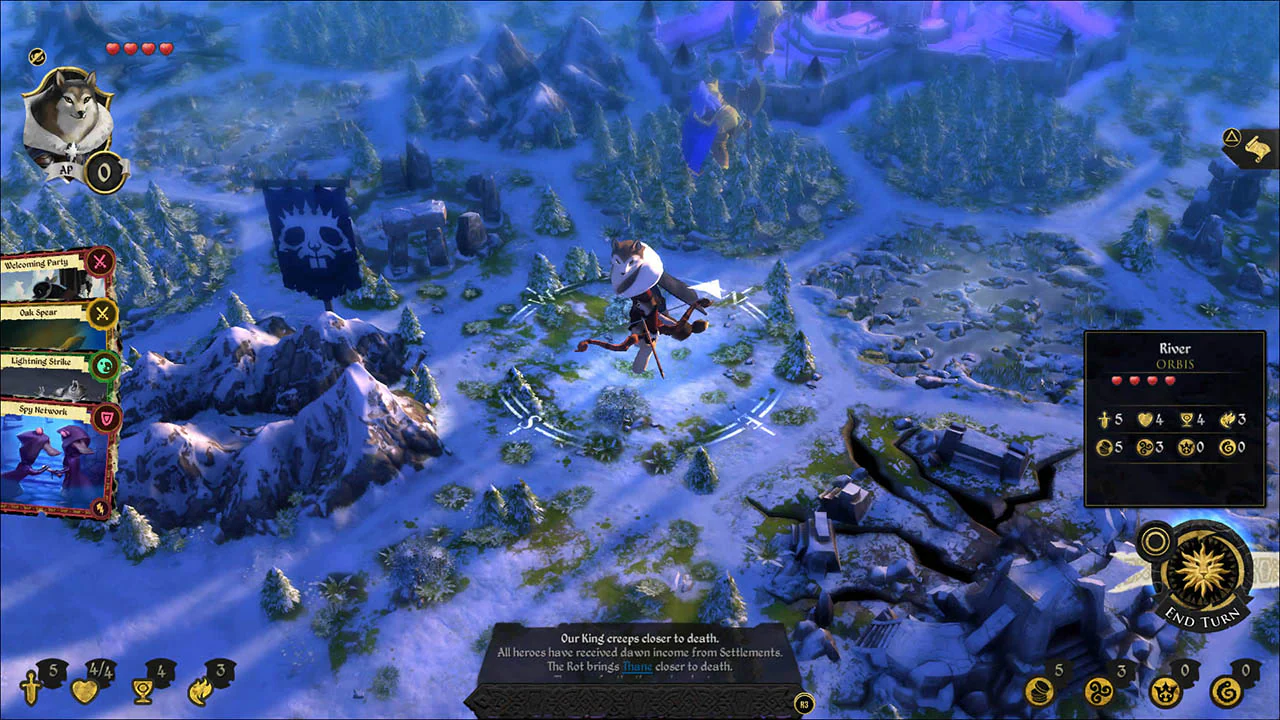Screen dimensions: 1280x720
Task: Click the Wits goblet stat icon
Action: pos(141,690)
